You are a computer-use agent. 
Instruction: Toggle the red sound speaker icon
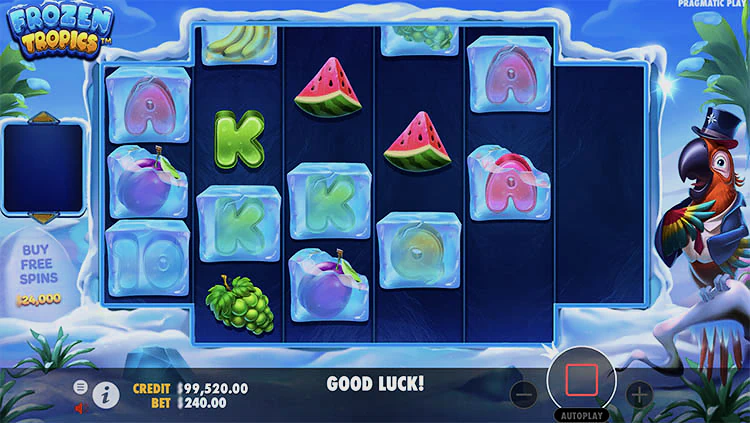81,408
